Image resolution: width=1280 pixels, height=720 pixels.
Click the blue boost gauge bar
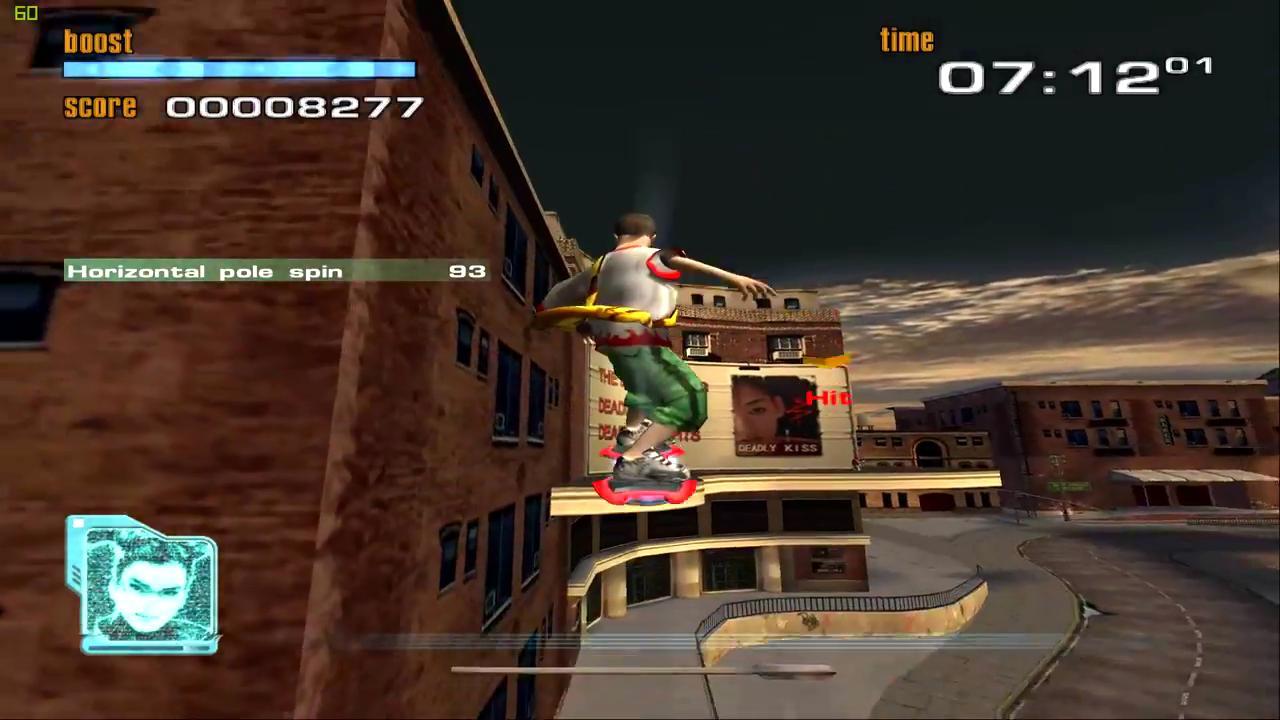pyautogui.click(x=240, y=69)
